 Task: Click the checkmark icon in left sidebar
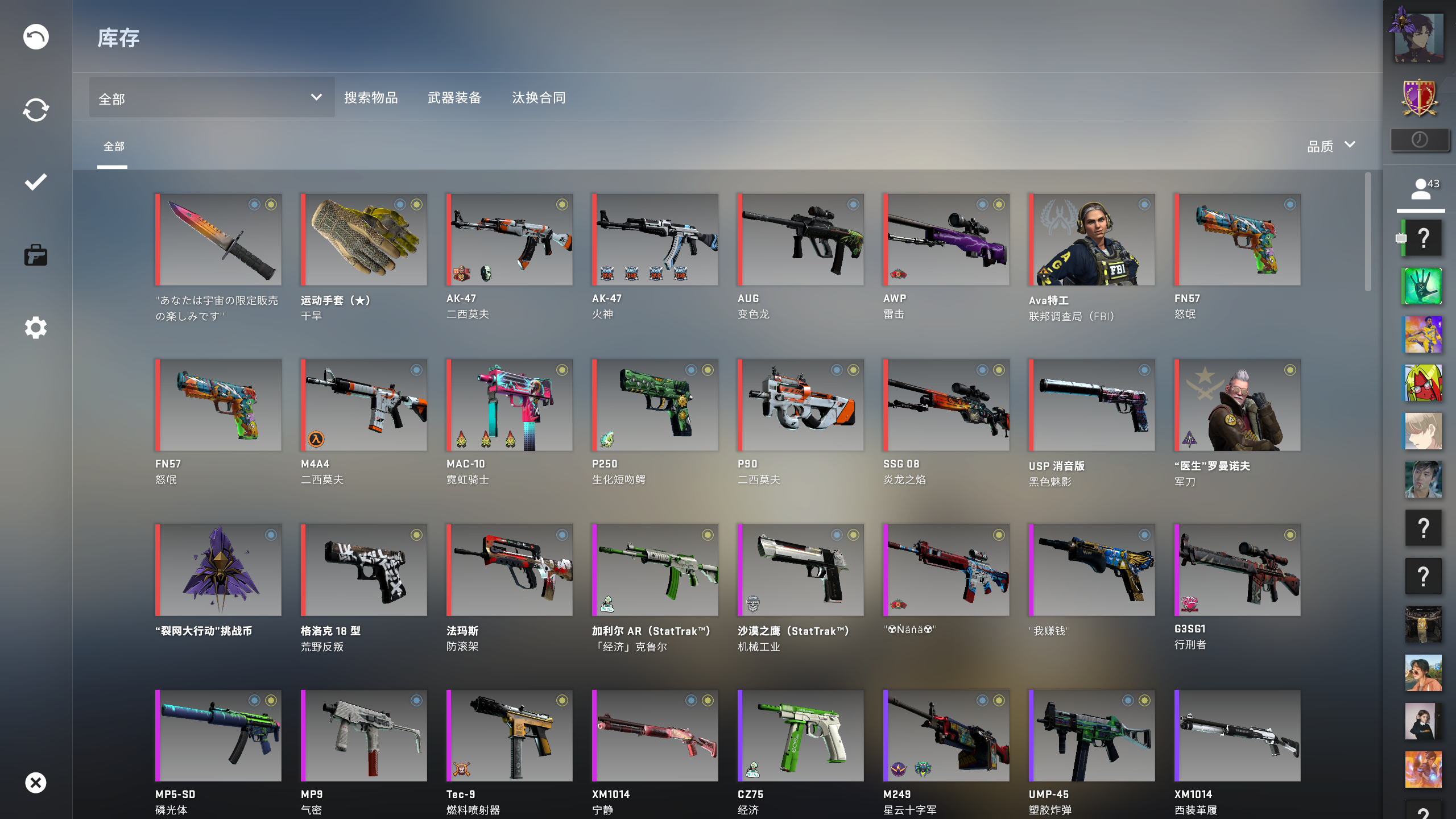[x=36, y=182]
